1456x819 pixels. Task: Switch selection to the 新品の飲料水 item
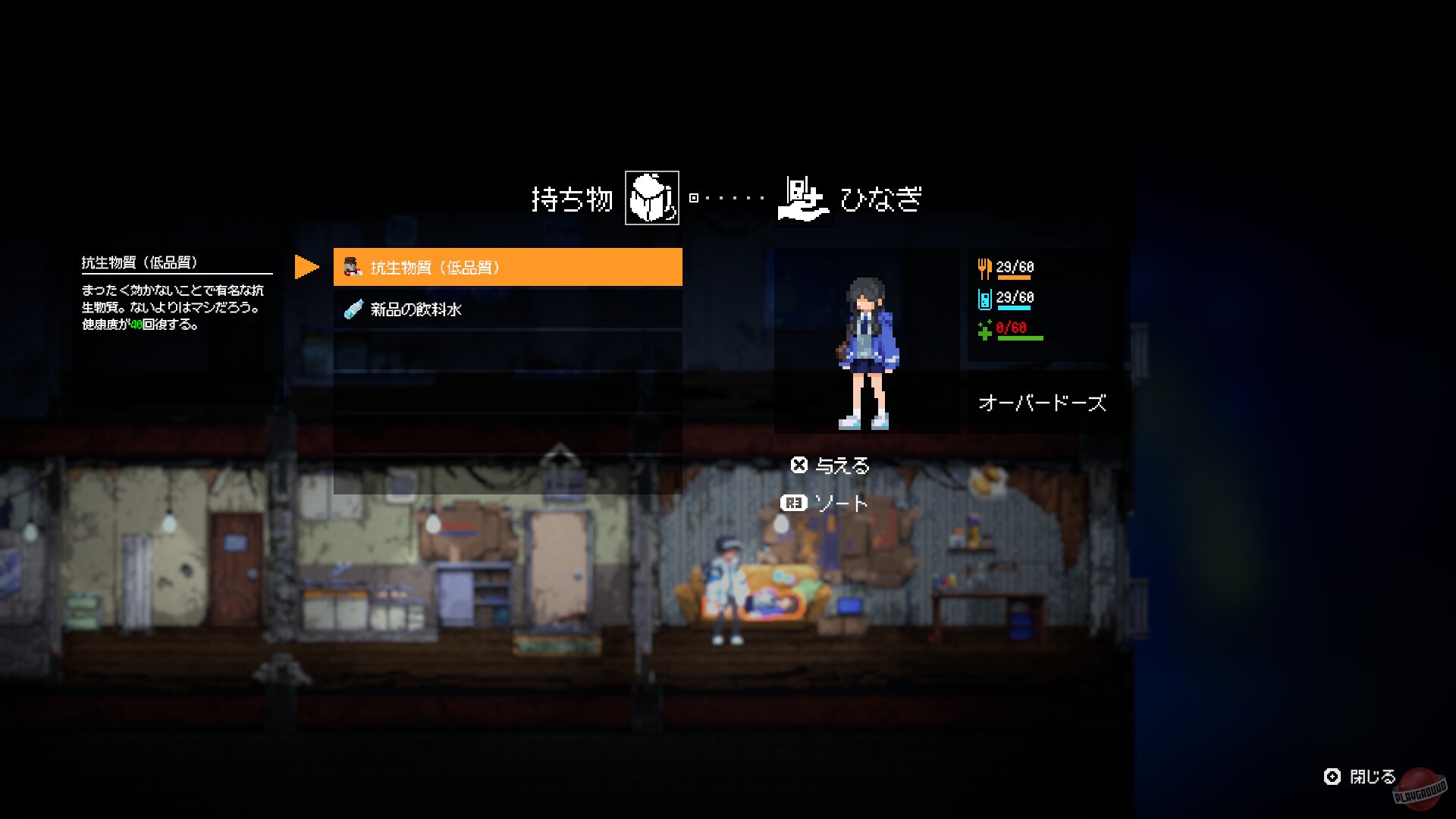point(507,309)
